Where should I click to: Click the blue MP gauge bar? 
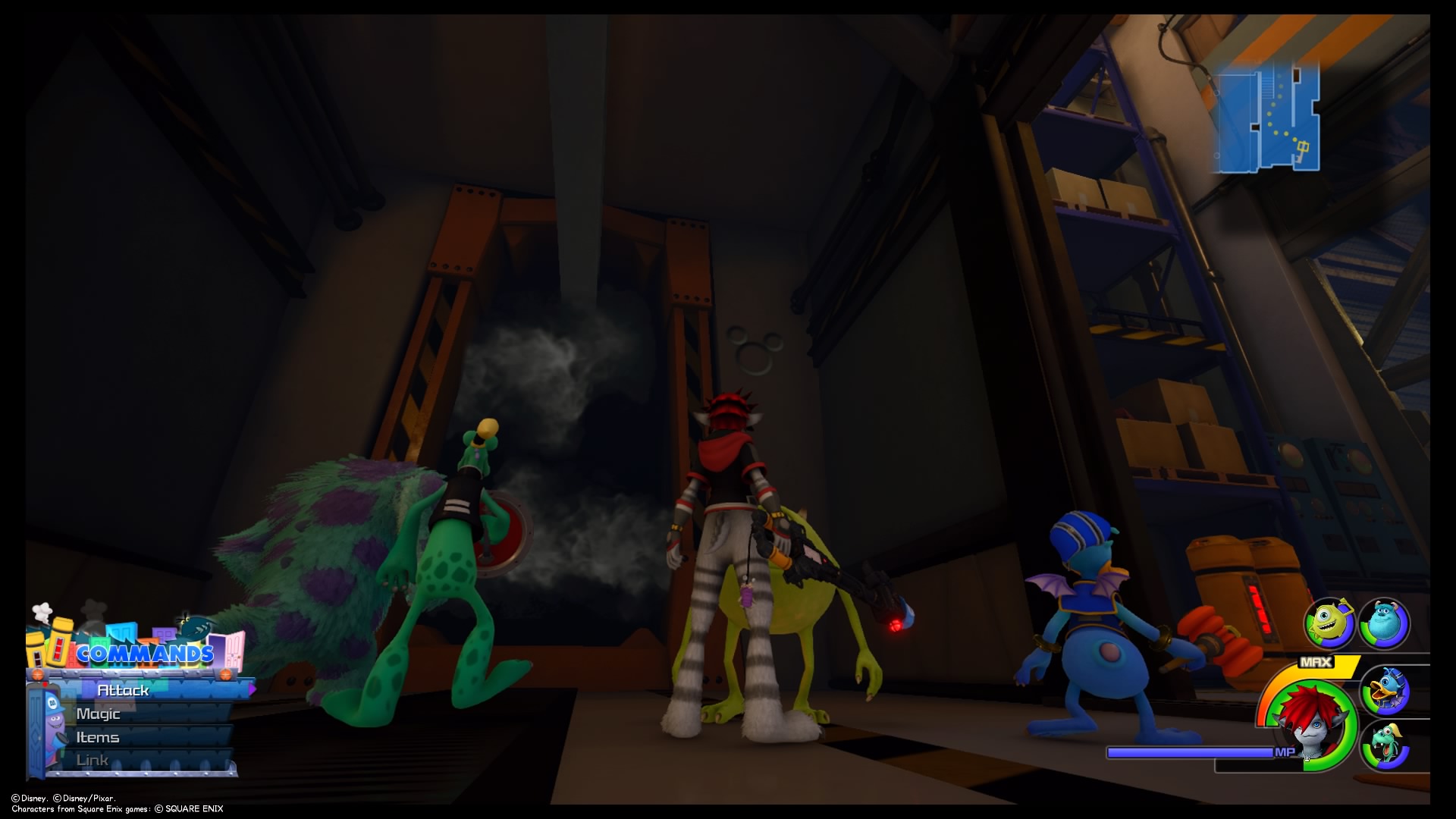click(x=1191, y=752)
